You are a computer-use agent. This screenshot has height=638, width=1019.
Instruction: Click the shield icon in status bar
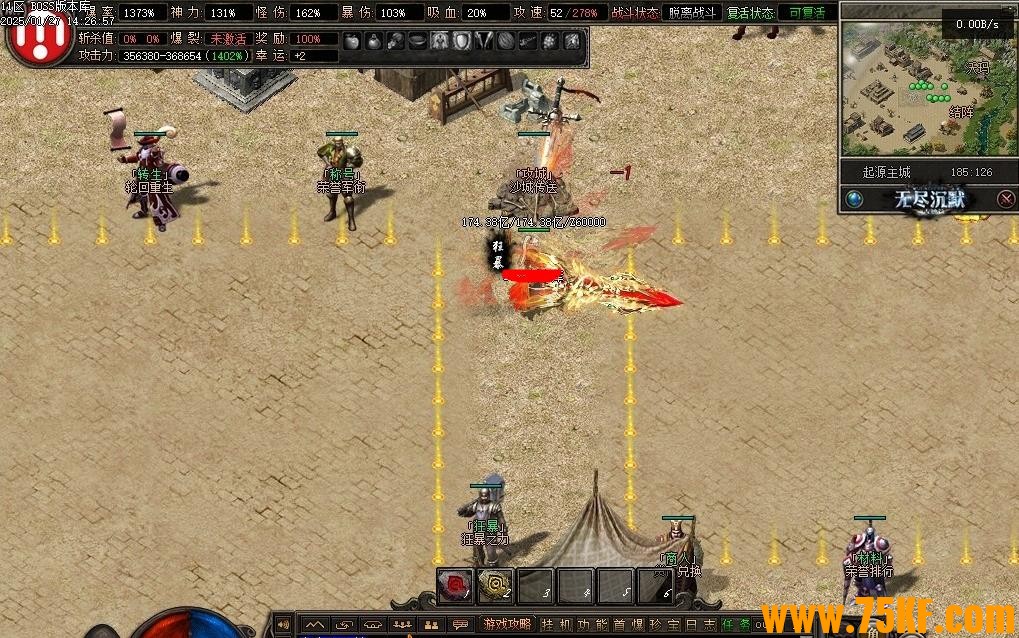pyautogui.click(x=462, y=41)
